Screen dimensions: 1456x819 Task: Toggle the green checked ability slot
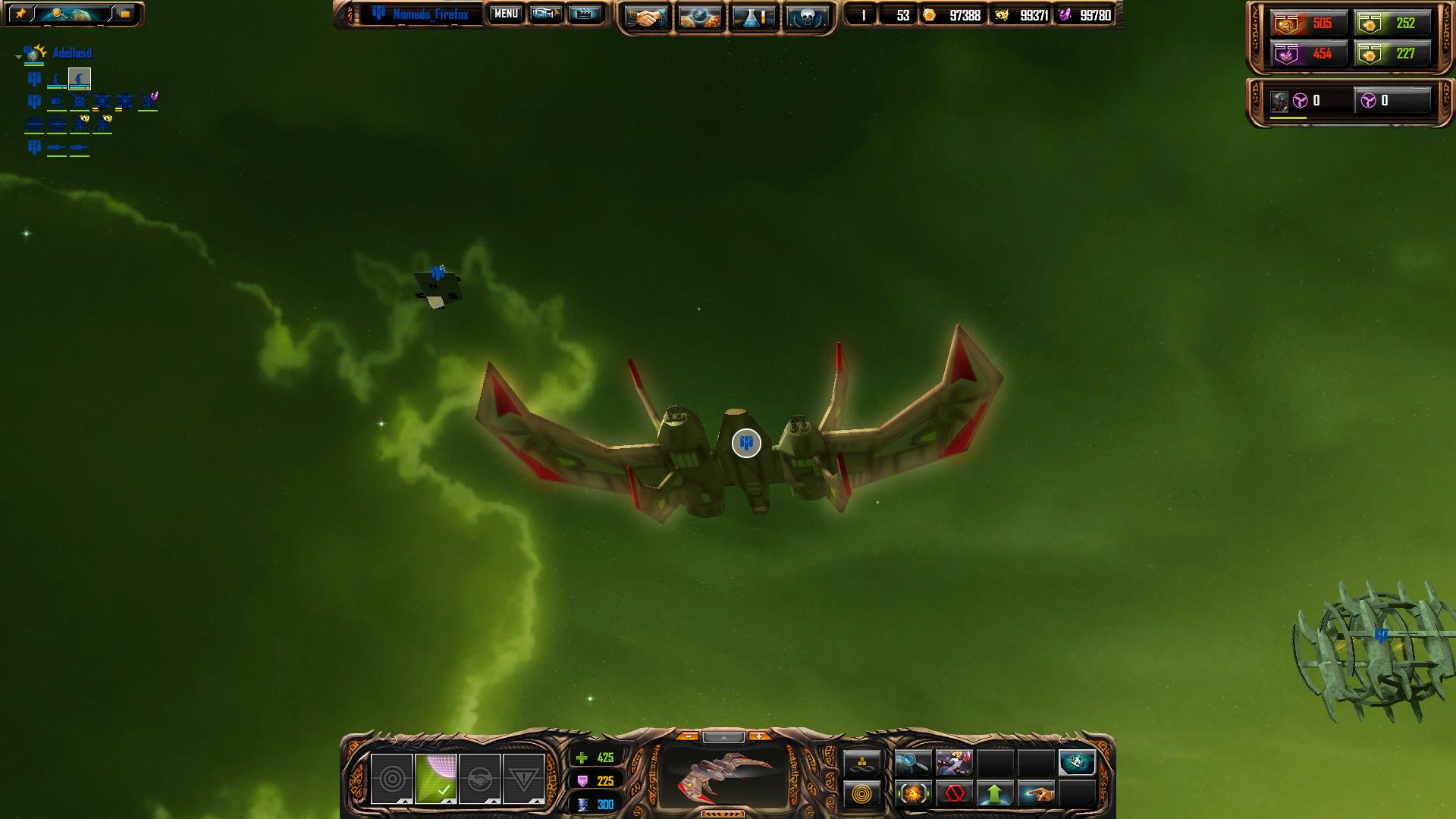pyautogui.click(x=436, y=779)
